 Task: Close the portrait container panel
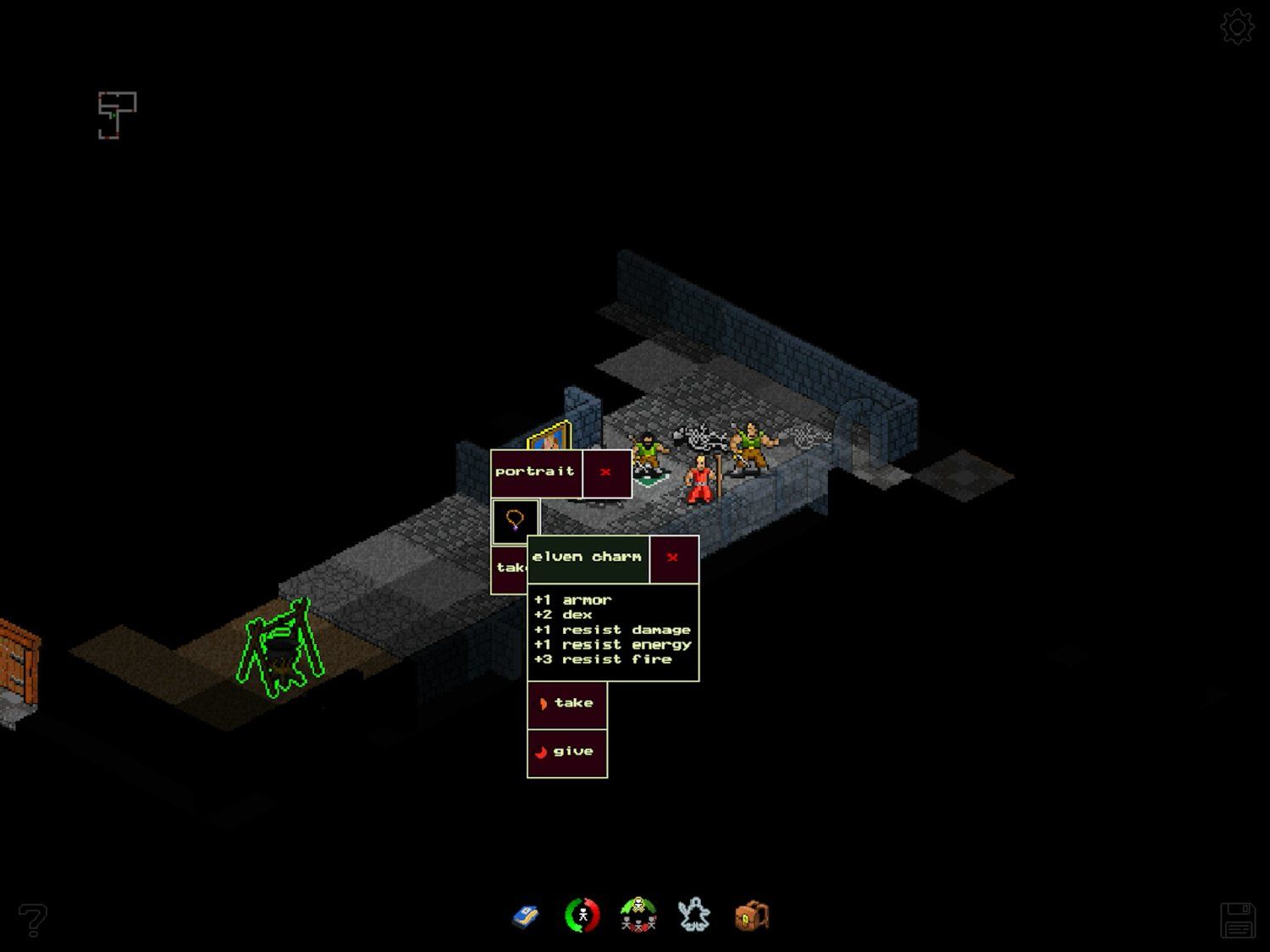pyautogui.click(x=605, y=472)
